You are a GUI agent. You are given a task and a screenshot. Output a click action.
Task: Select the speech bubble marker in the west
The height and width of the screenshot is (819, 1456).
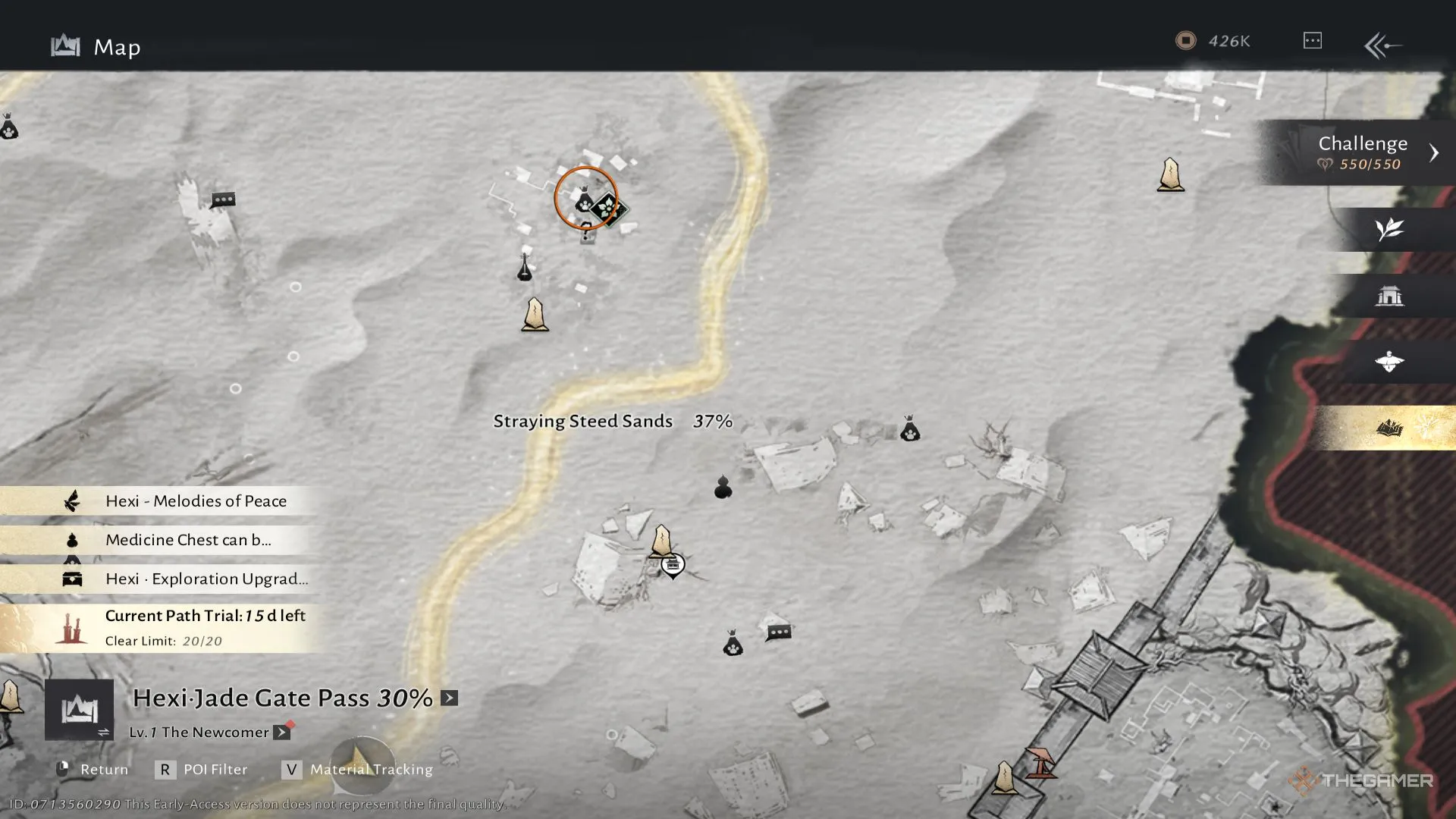click(x=223, y=200)
